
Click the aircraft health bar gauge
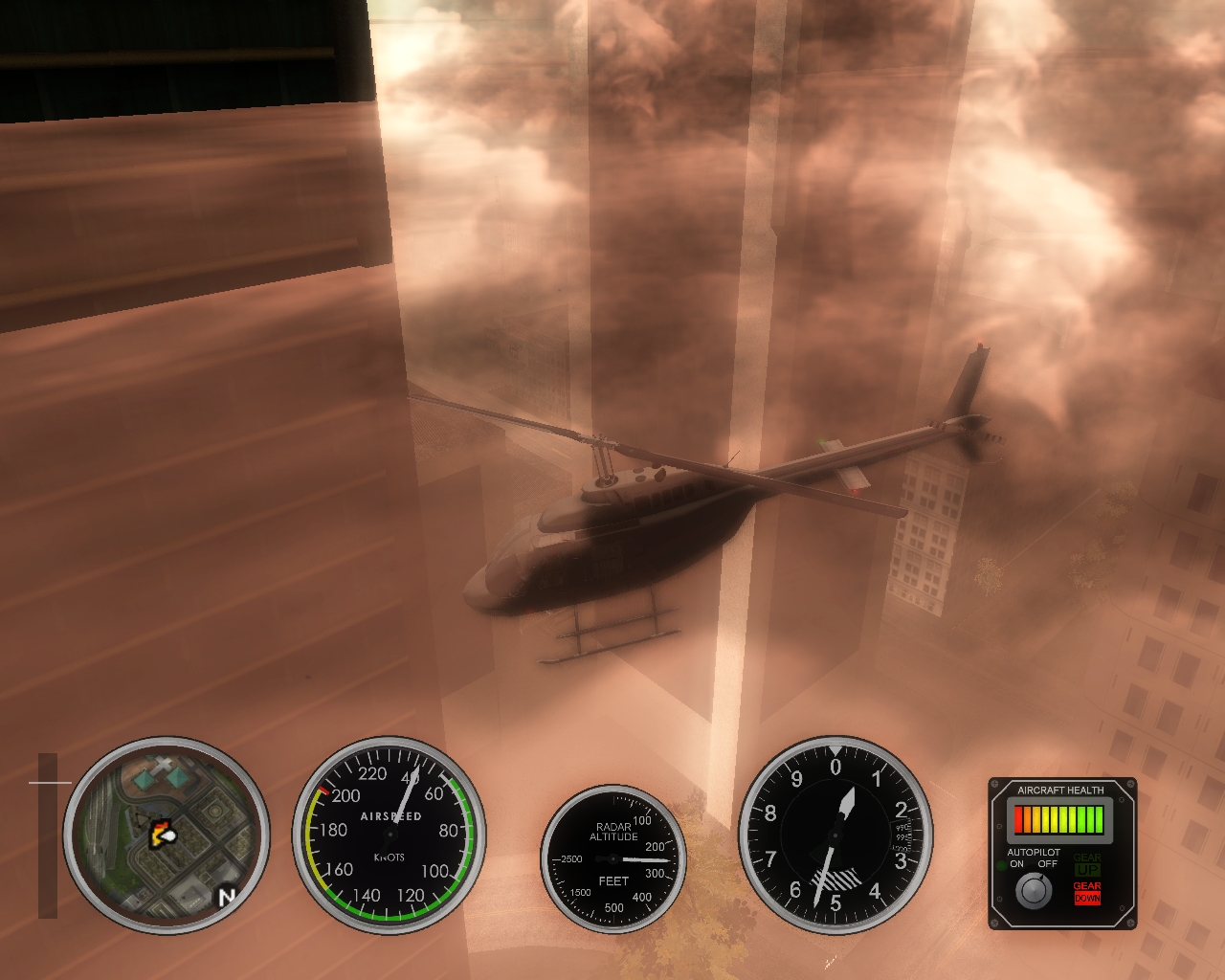pyautogui.click(x=1059, y=819)
